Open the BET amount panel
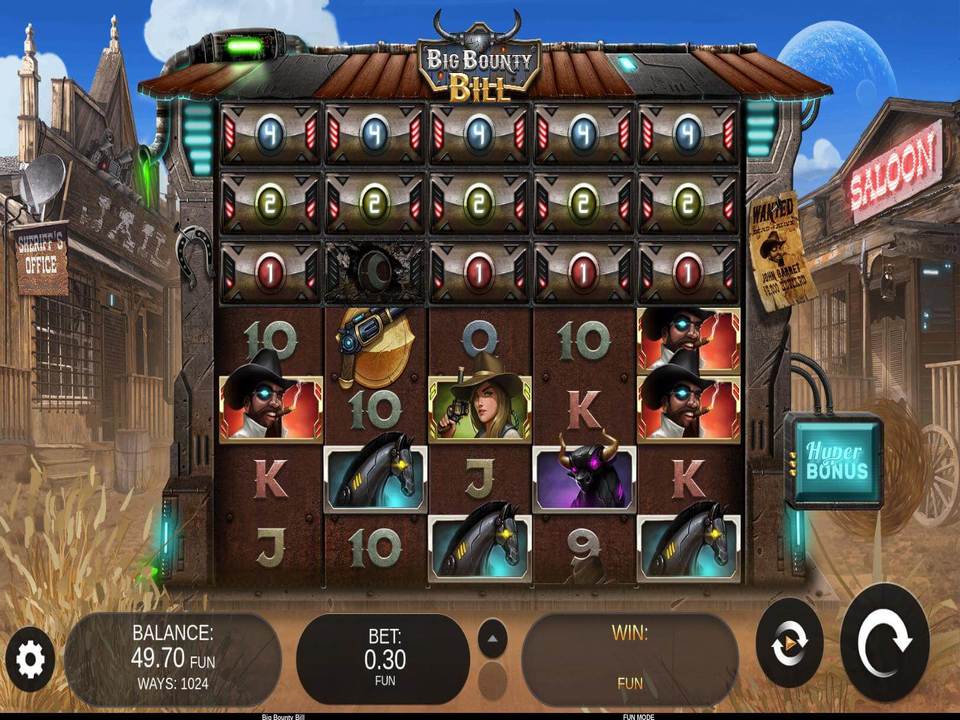 coord(384,658)
